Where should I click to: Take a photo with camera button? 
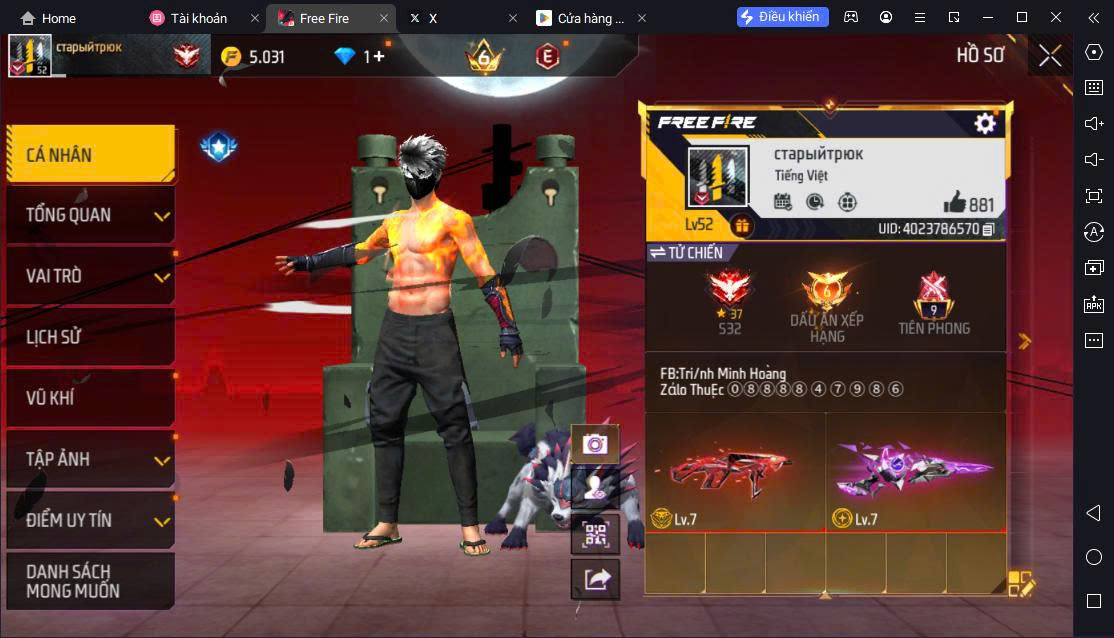tap(595, 443)
